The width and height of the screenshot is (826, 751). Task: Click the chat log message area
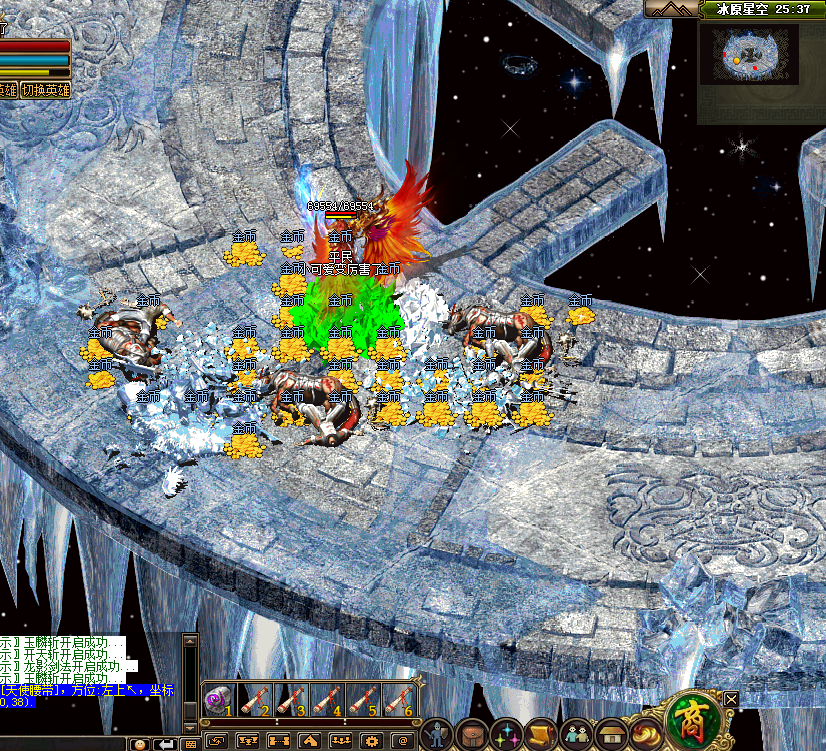pyautogui.click(x=80, y=670)
